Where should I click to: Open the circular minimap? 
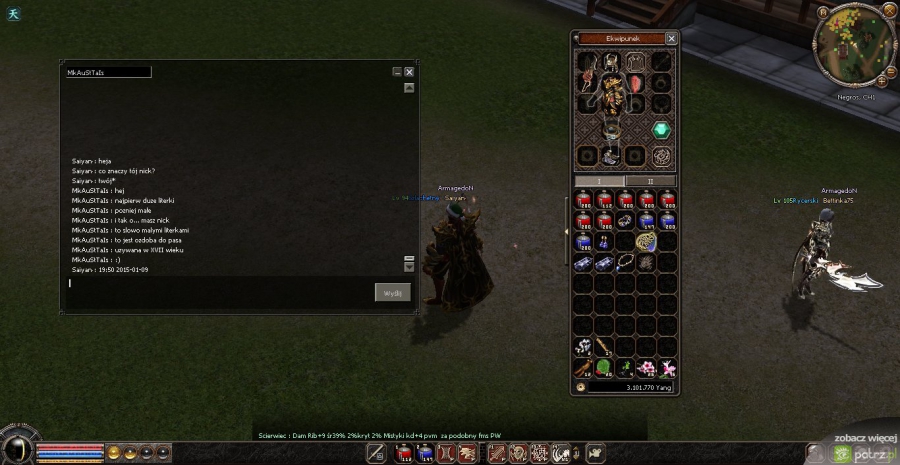[x=853, y=47]
